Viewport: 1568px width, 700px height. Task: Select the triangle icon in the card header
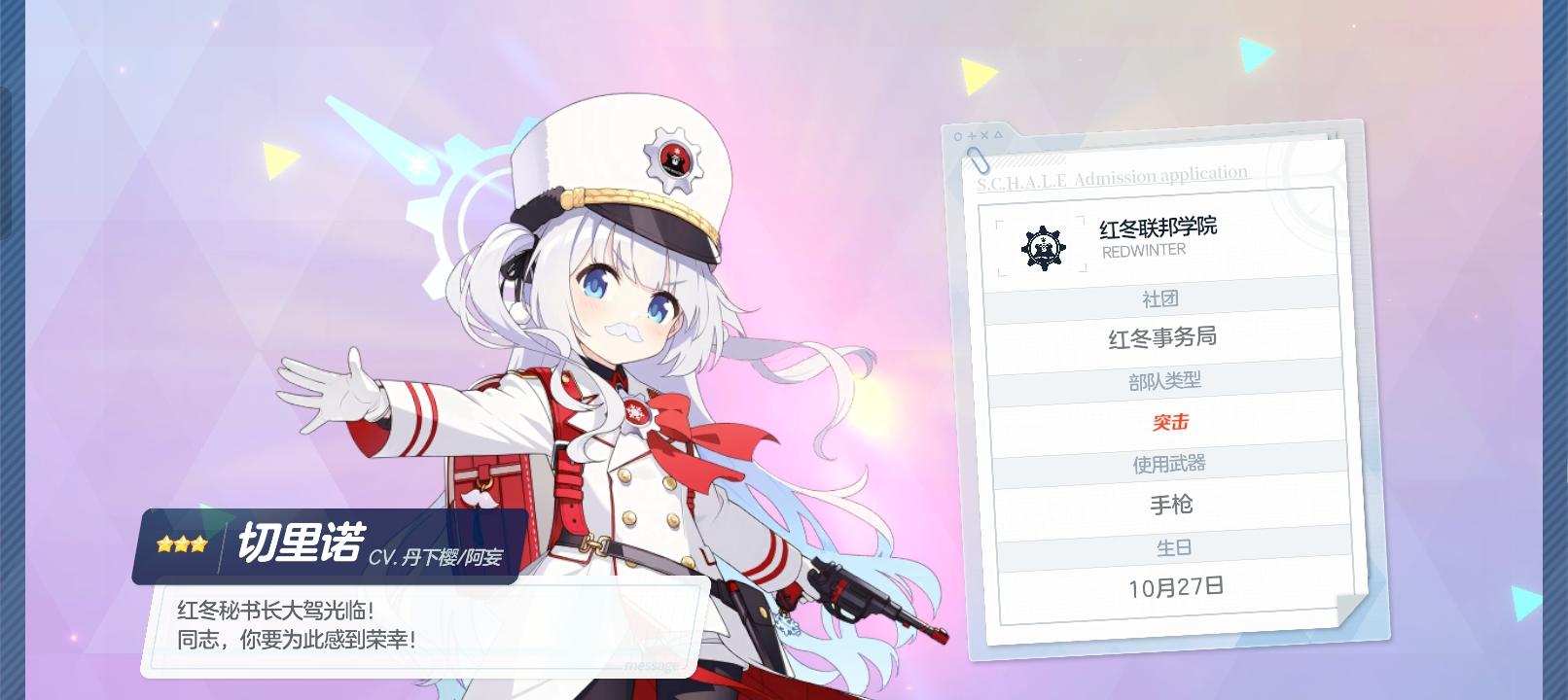(998, 136)
